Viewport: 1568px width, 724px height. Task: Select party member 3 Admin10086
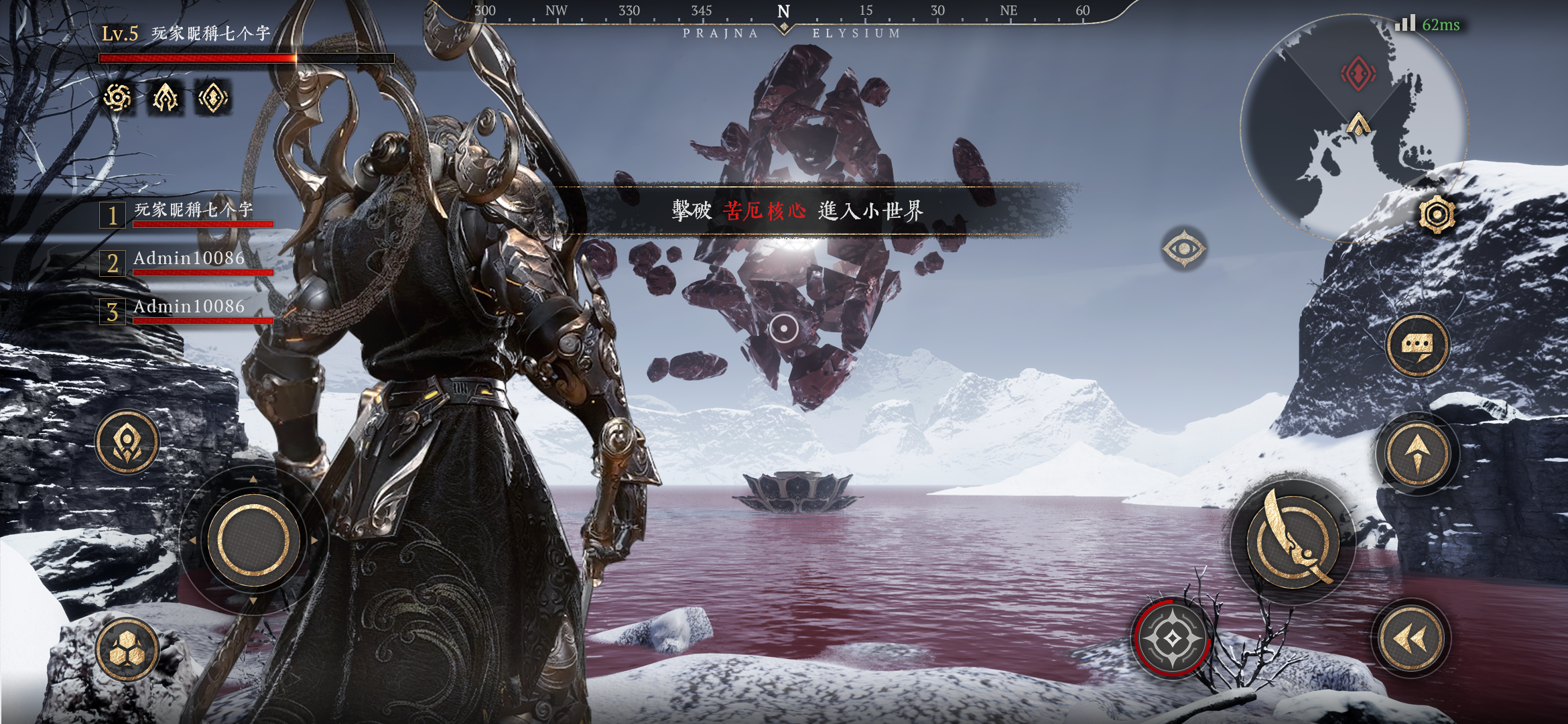(x=188, y=311)
